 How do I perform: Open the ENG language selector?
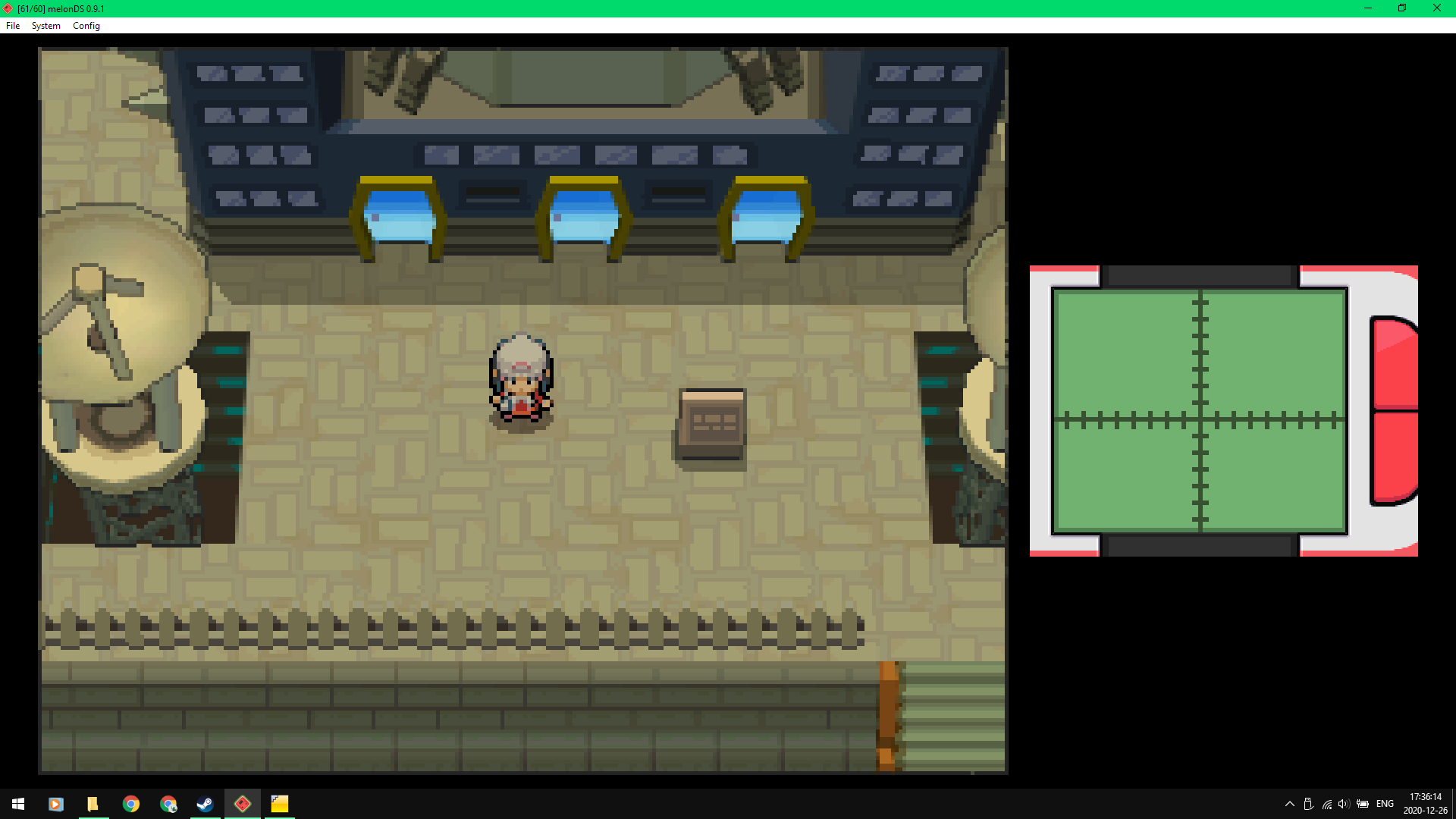click(x=1385, y=804)
